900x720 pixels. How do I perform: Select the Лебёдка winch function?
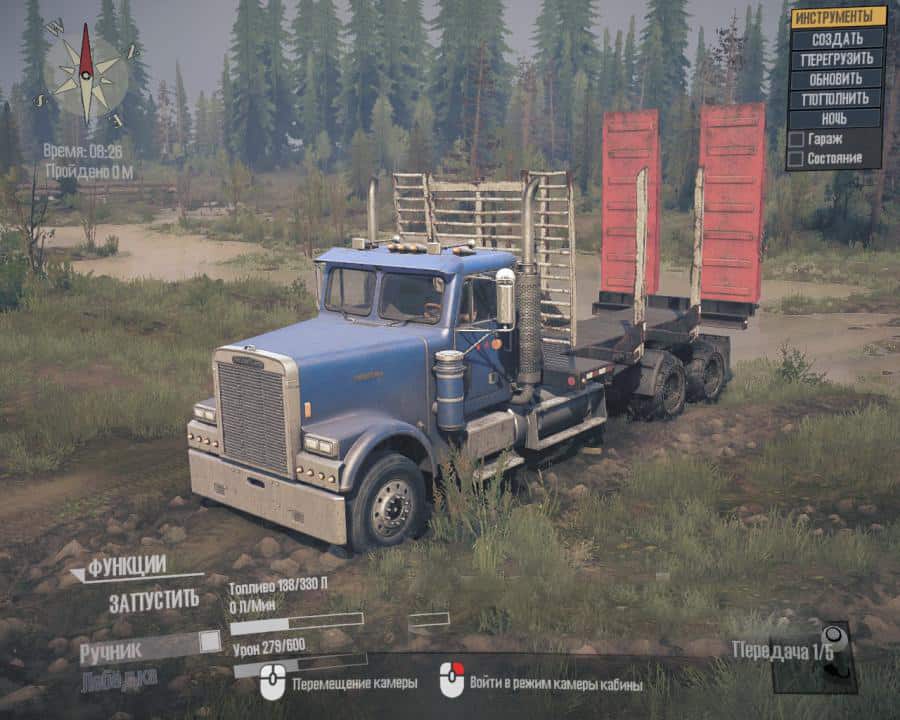click(118, 680)
